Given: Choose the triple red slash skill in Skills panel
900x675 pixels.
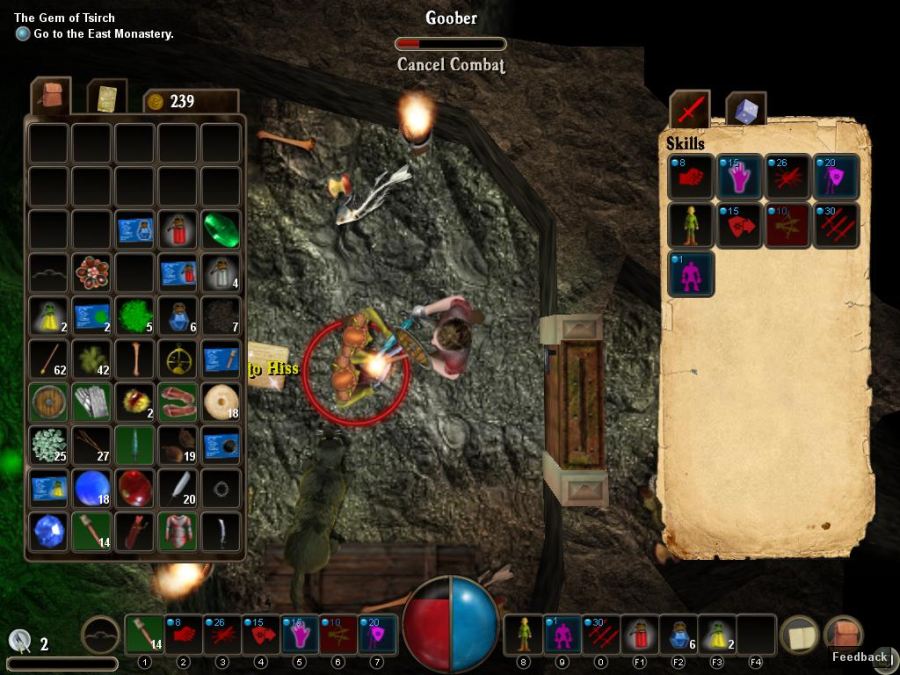Looking at the screenshot, I should [837, 225].
